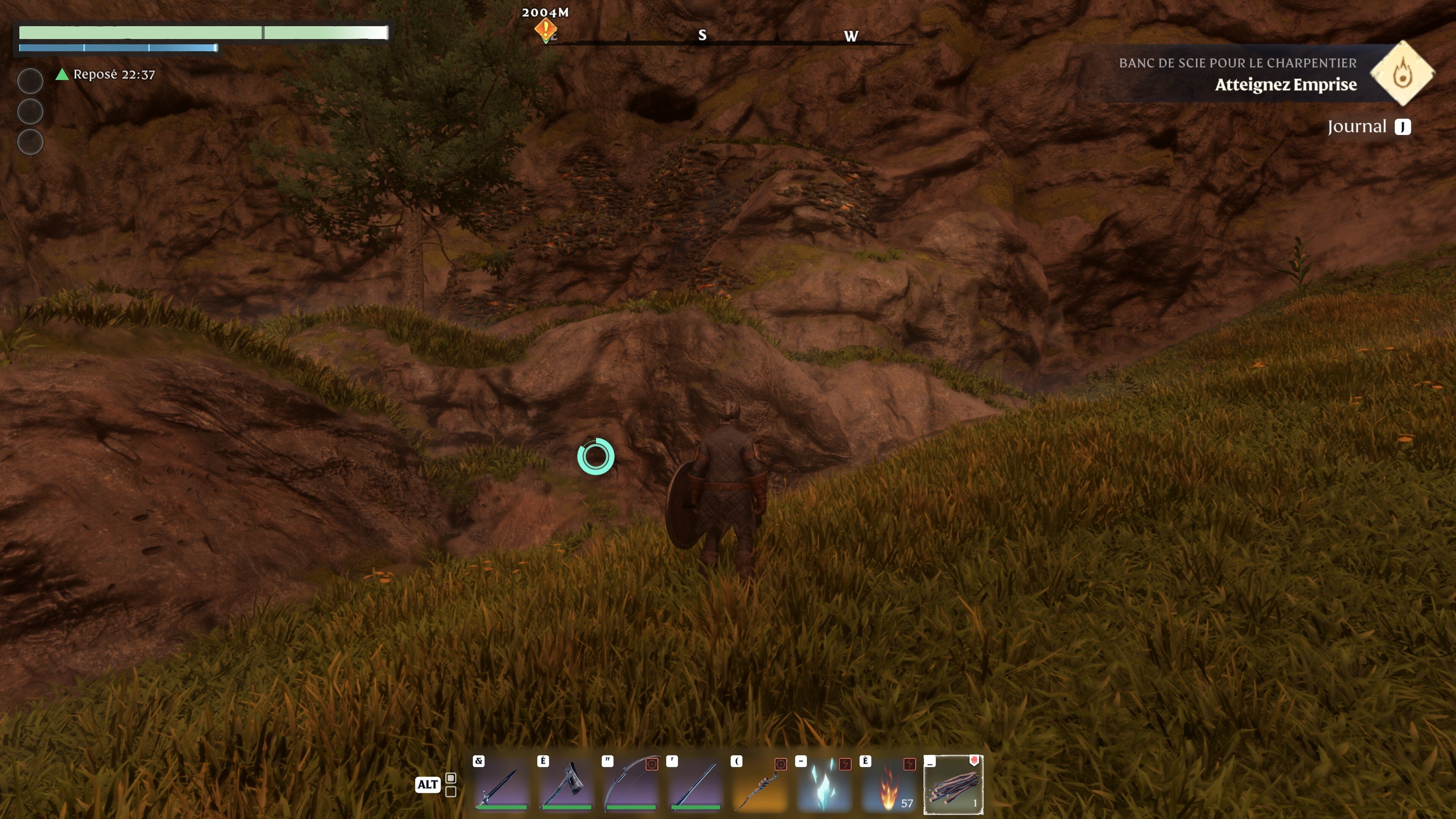
Task: Switch to the second hotbar row indicator
Action: tap(450, 792)
